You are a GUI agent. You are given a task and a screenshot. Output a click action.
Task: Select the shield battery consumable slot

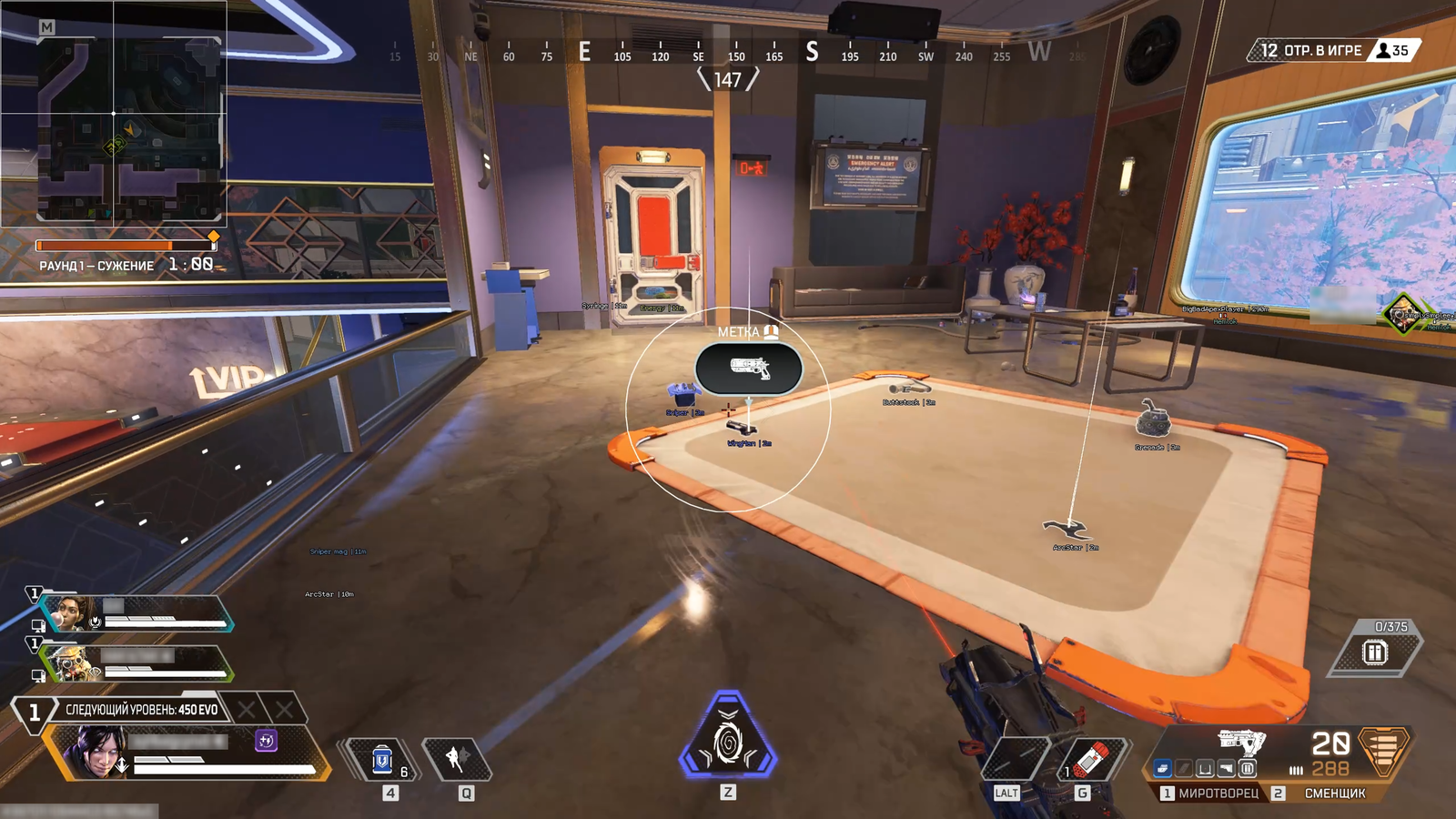tap(382, 759)
